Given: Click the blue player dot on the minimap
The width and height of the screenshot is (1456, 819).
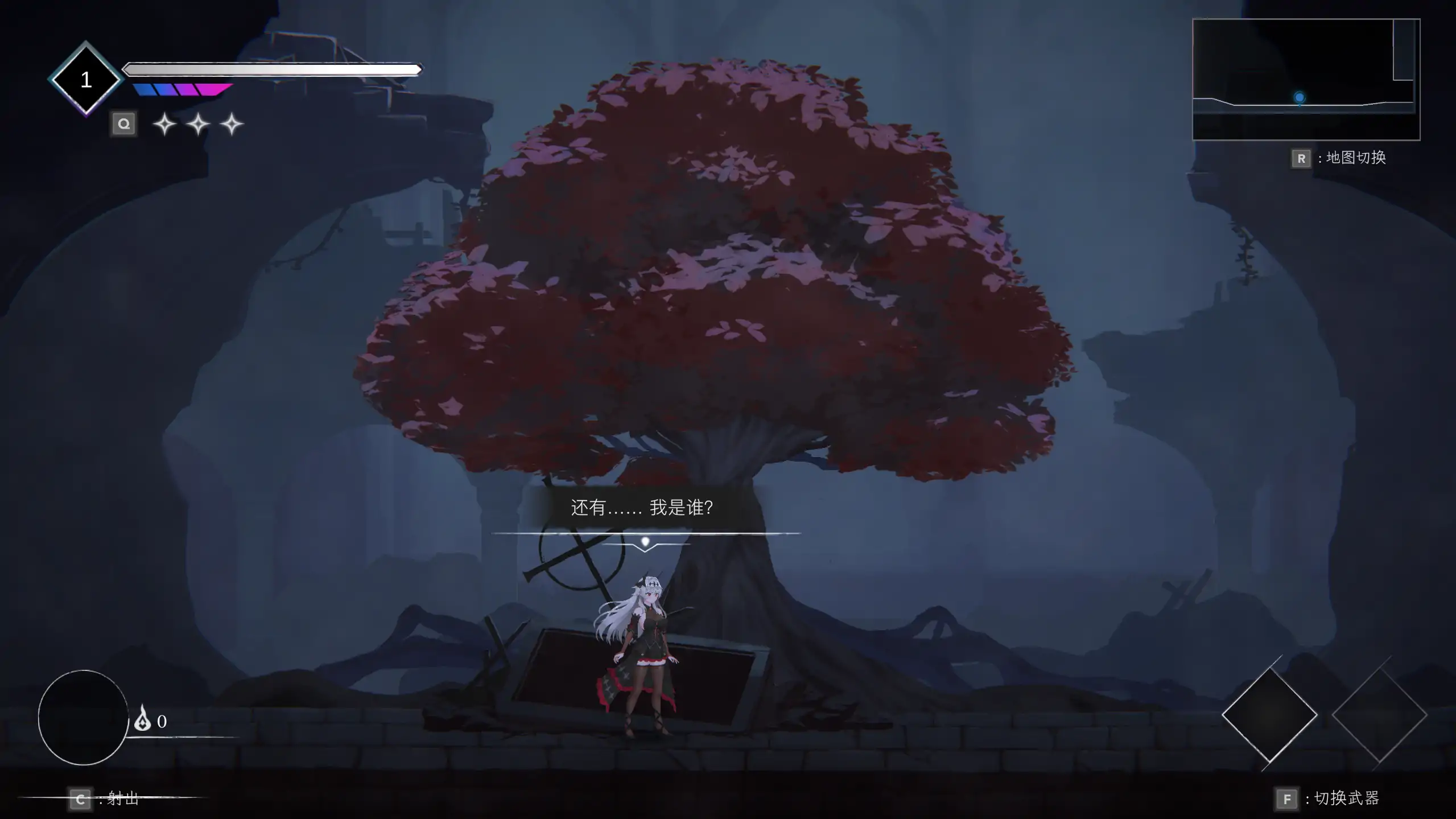Looking at the screenshot, I should (x=1299, y=98).
